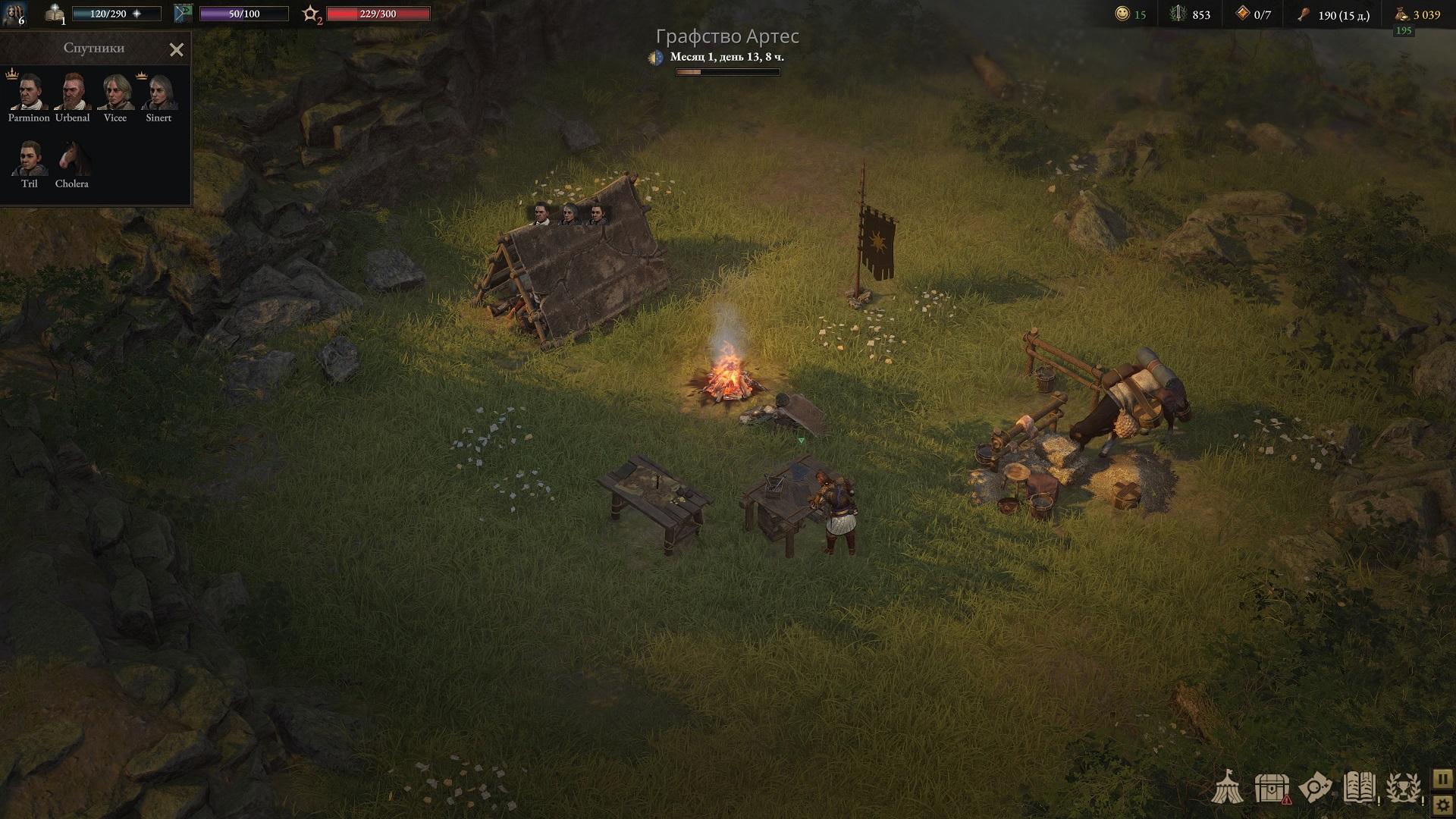Select companion Urbenal's portrait
This screenshot has height=819, width=1456.
tap(73, 92)
